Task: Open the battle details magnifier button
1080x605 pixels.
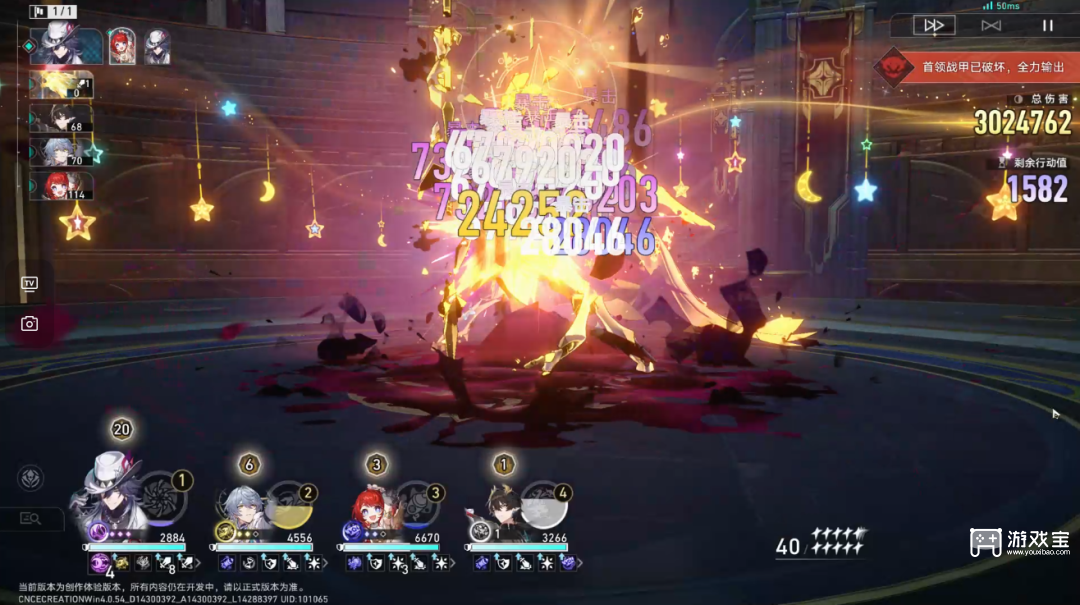Action: [30, 518]
